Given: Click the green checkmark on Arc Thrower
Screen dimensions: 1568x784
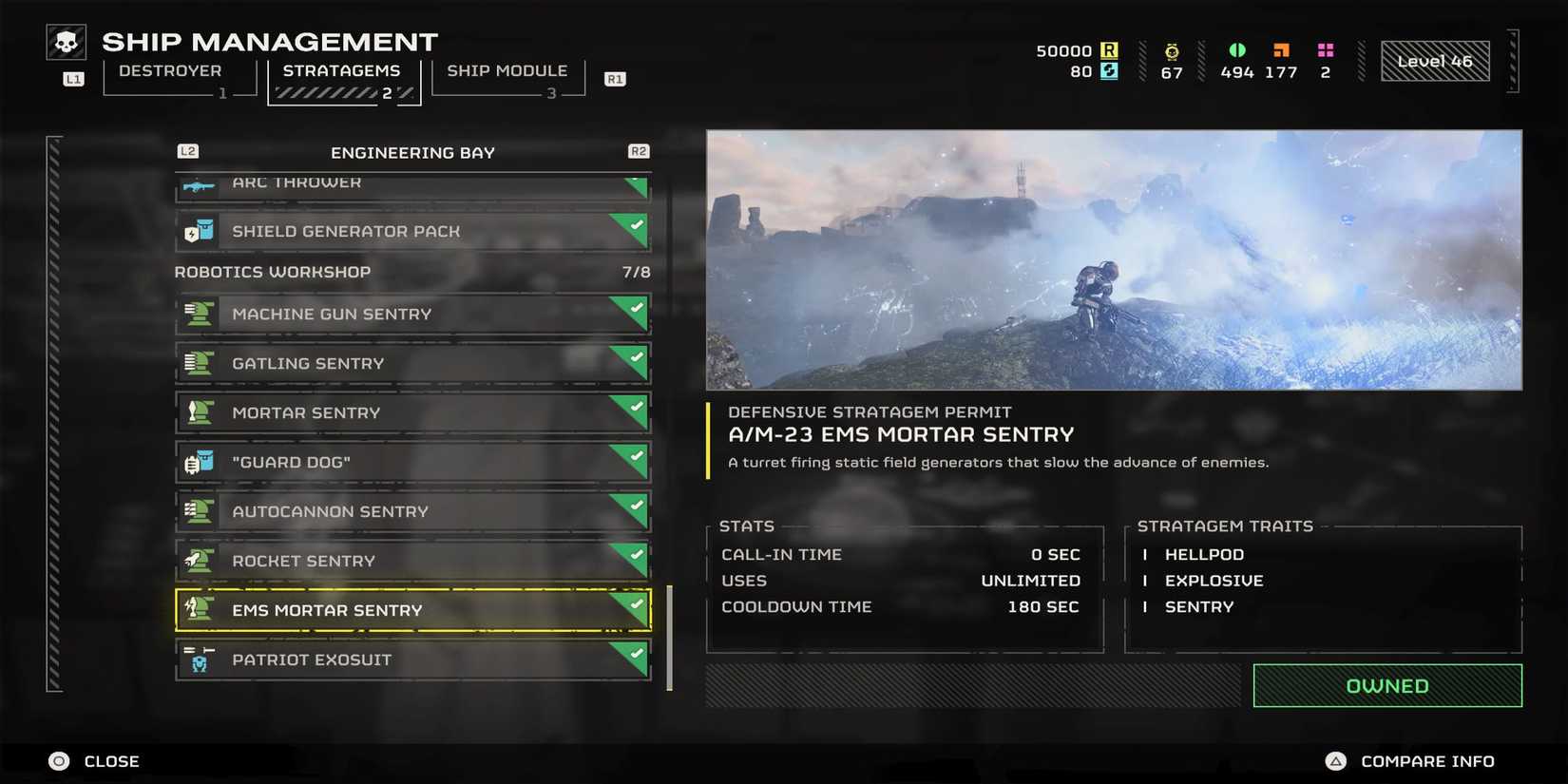Looking at the screenshot, I should (635, 181).
